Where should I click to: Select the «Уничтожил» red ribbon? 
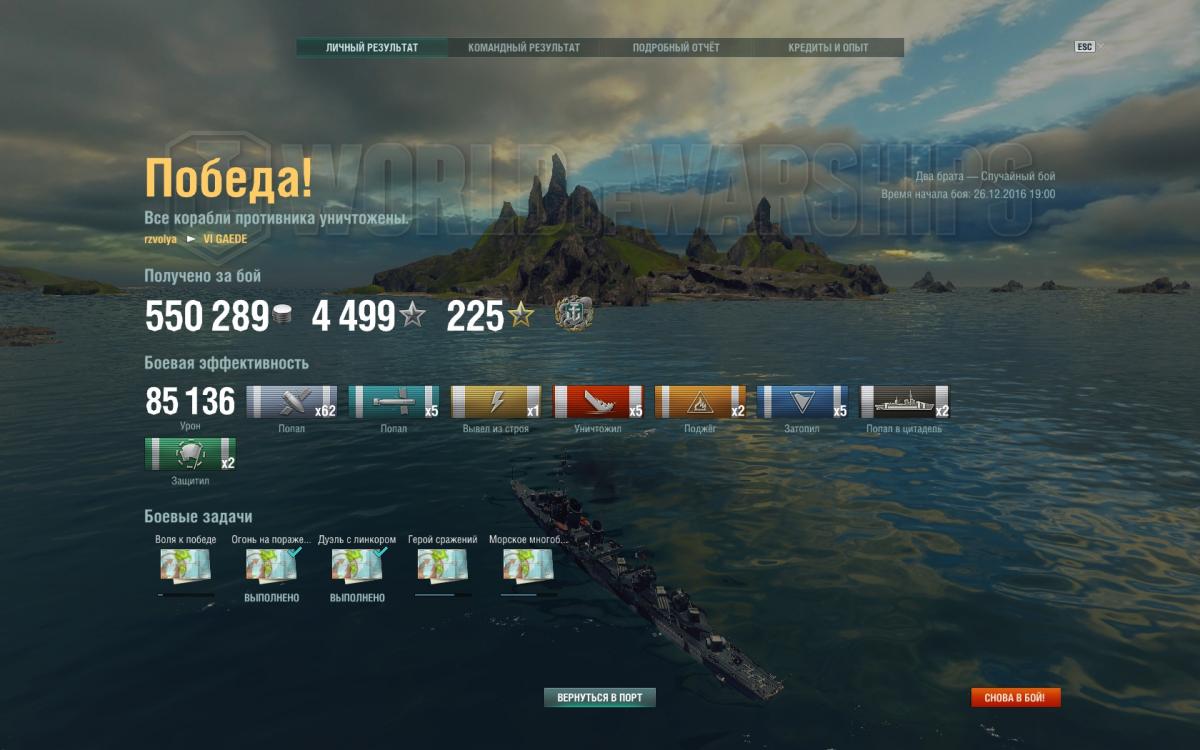click(599, 402)
